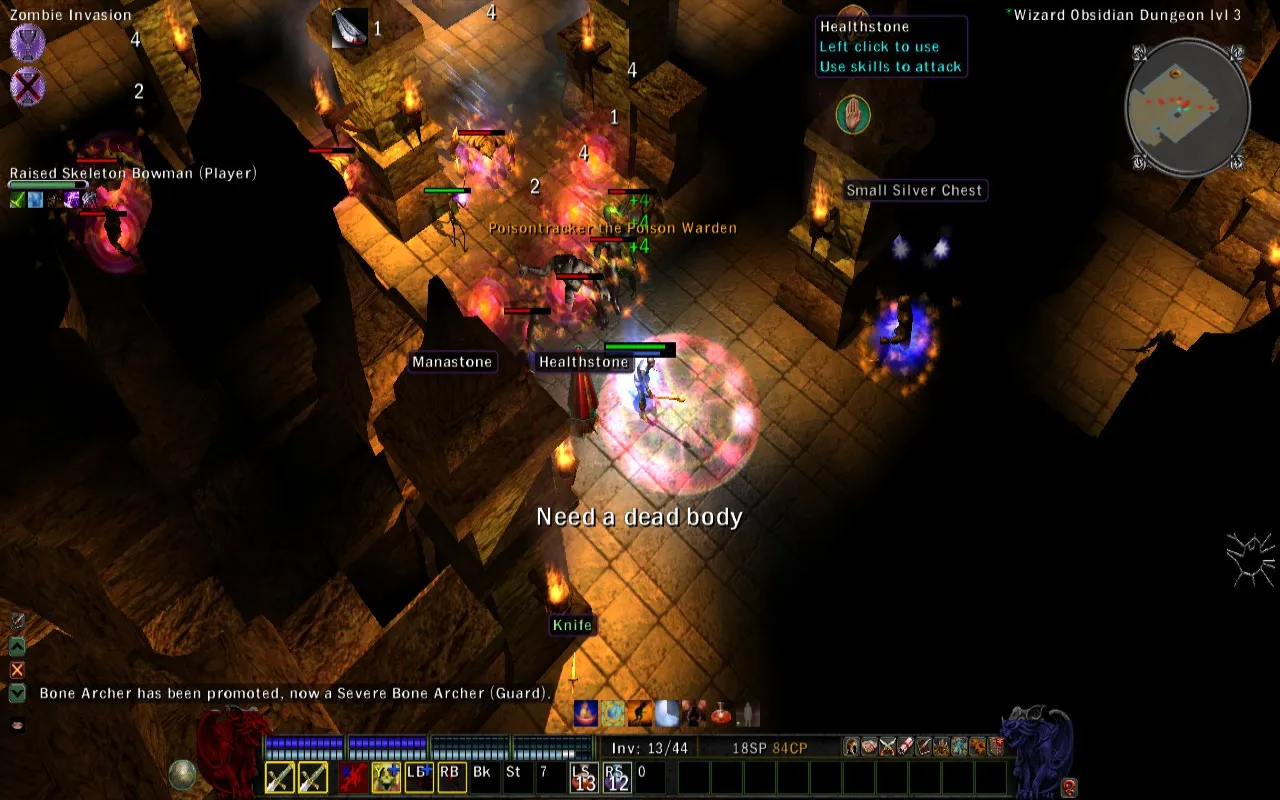Click the white spider icon

pos(1251,558)
